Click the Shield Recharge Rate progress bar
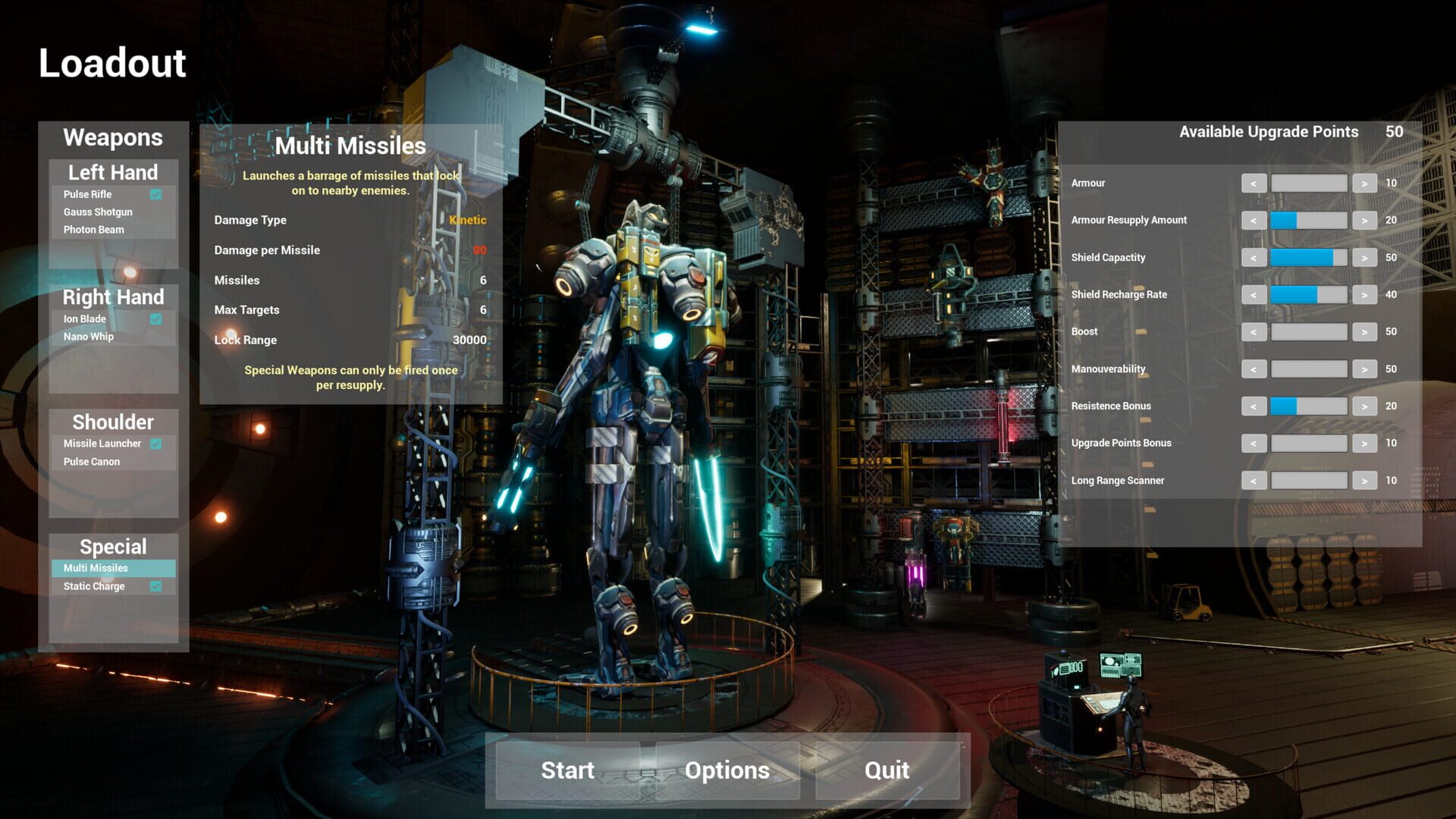The width and height of the screenshot is (1456, 819). pos(1309,294)
